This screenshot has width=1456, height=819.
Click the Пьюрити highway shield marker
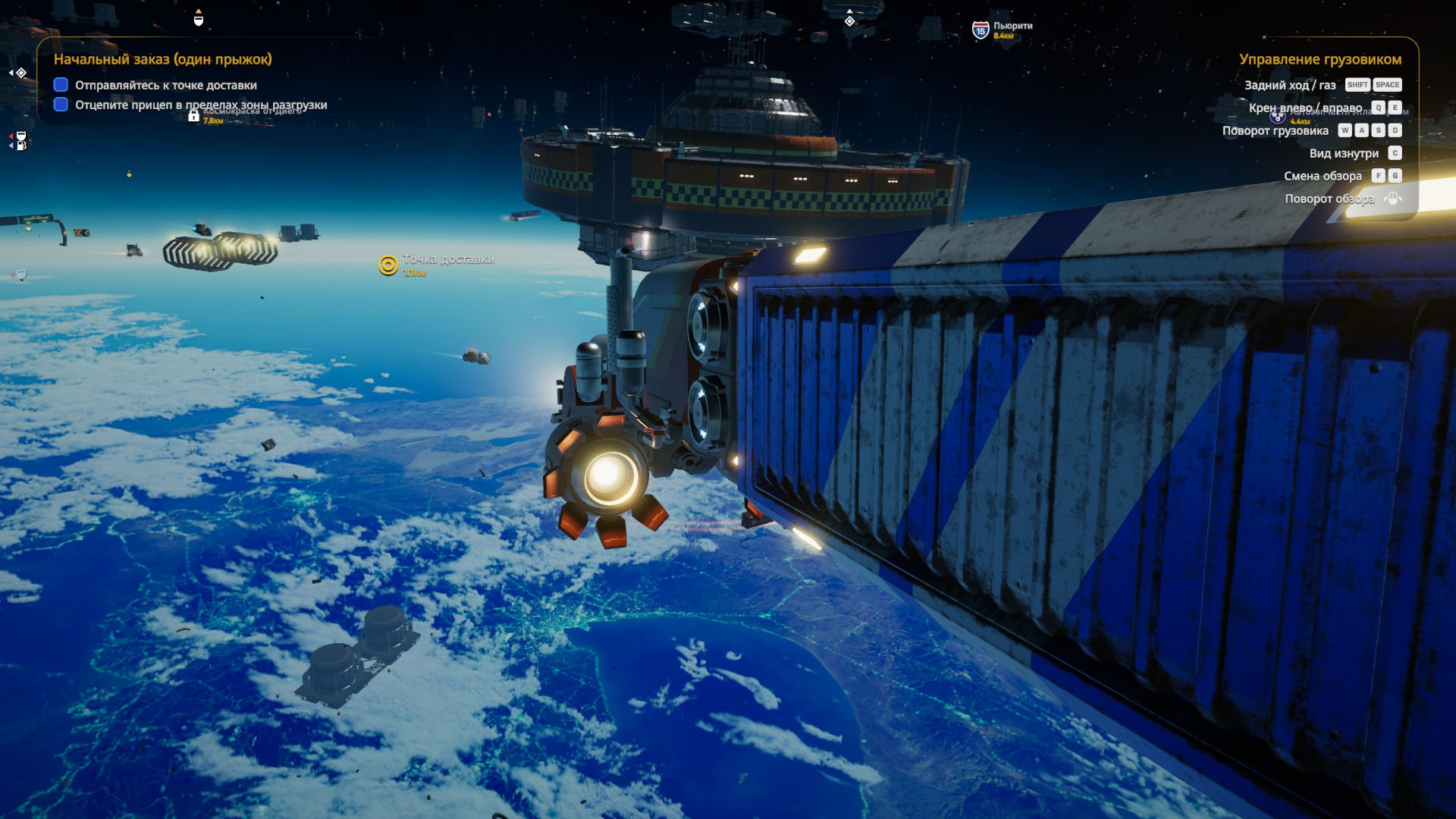tap(980, 30)
